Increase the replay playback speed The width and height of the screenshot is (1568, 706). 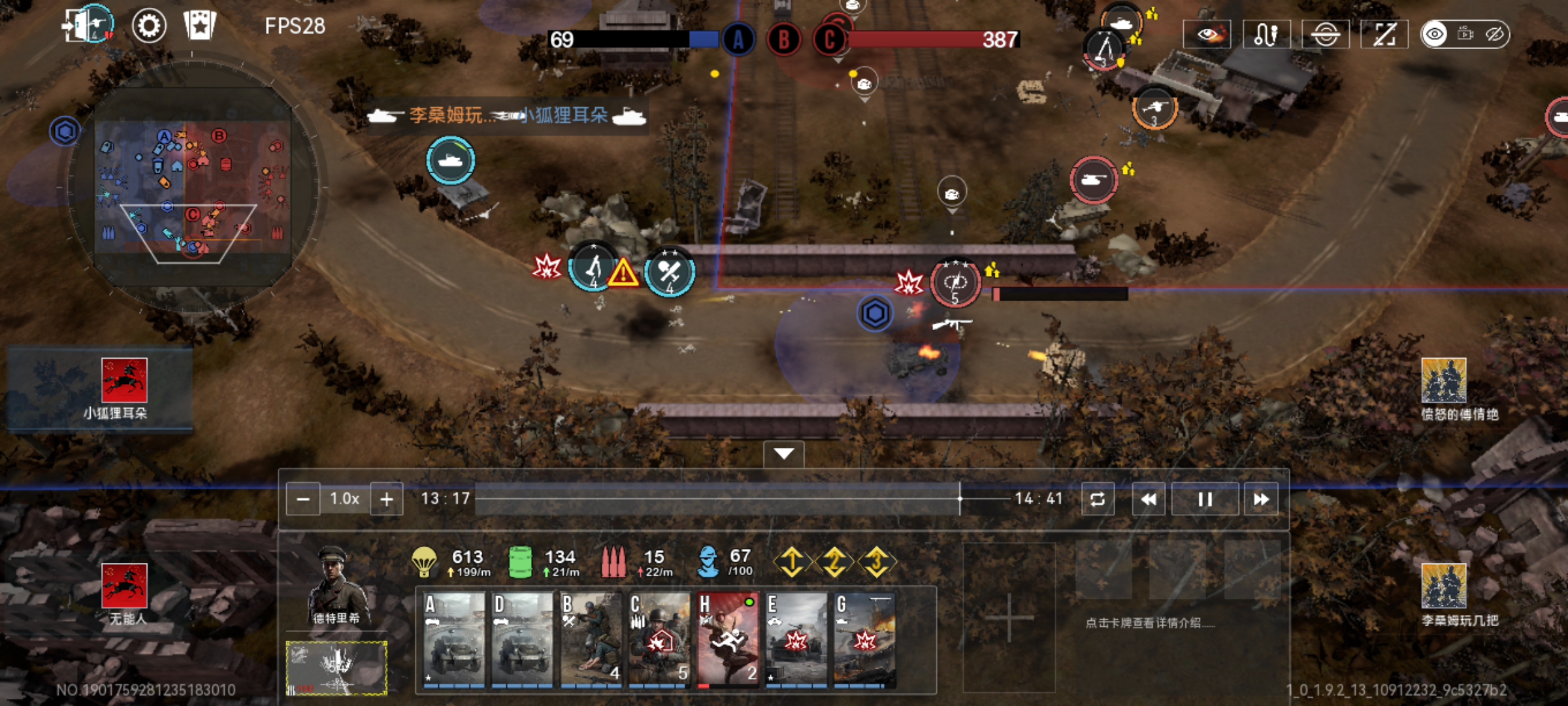[x=387, y=499]
